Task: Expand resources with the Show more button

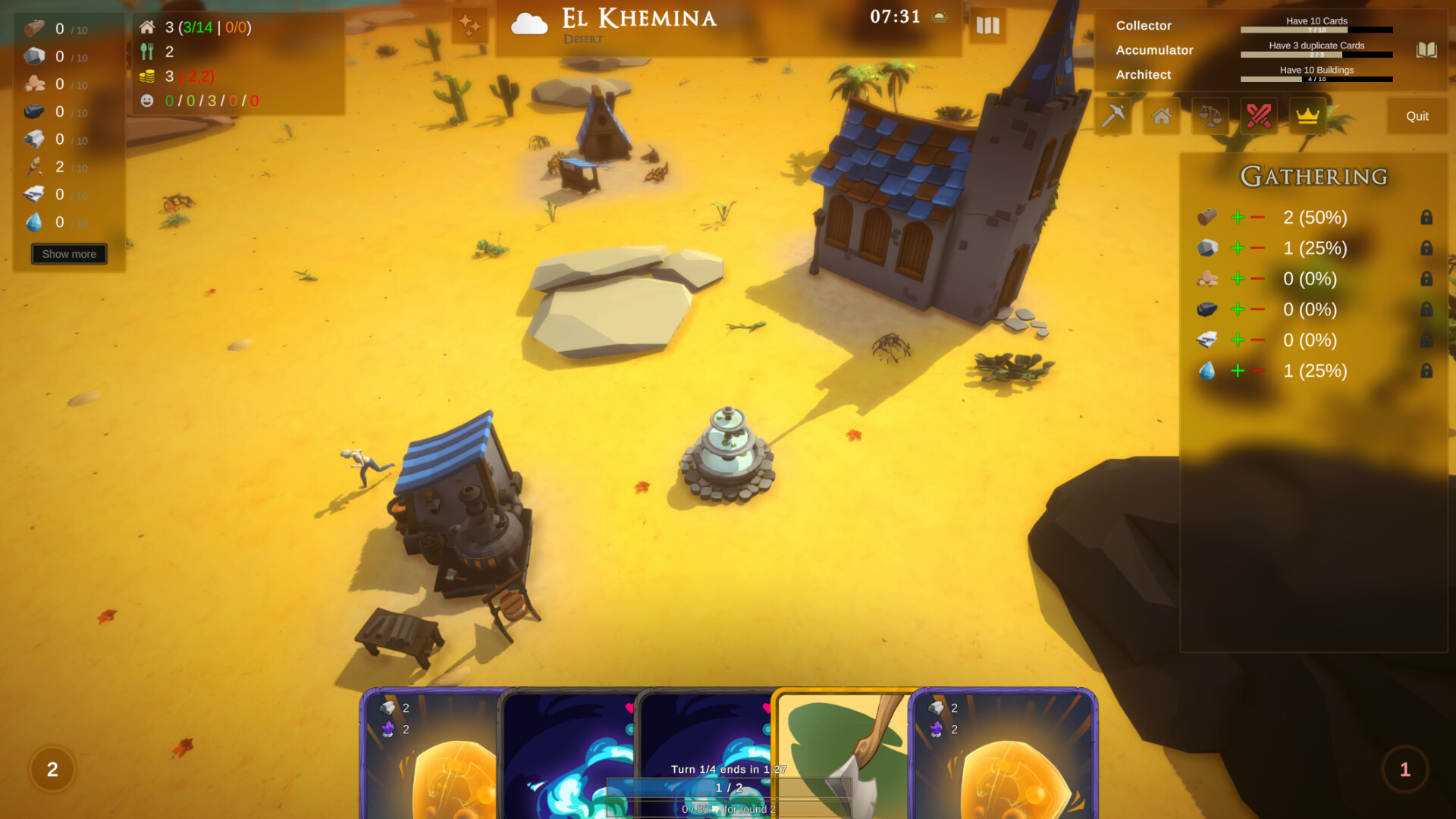Action: pos(68,253)
